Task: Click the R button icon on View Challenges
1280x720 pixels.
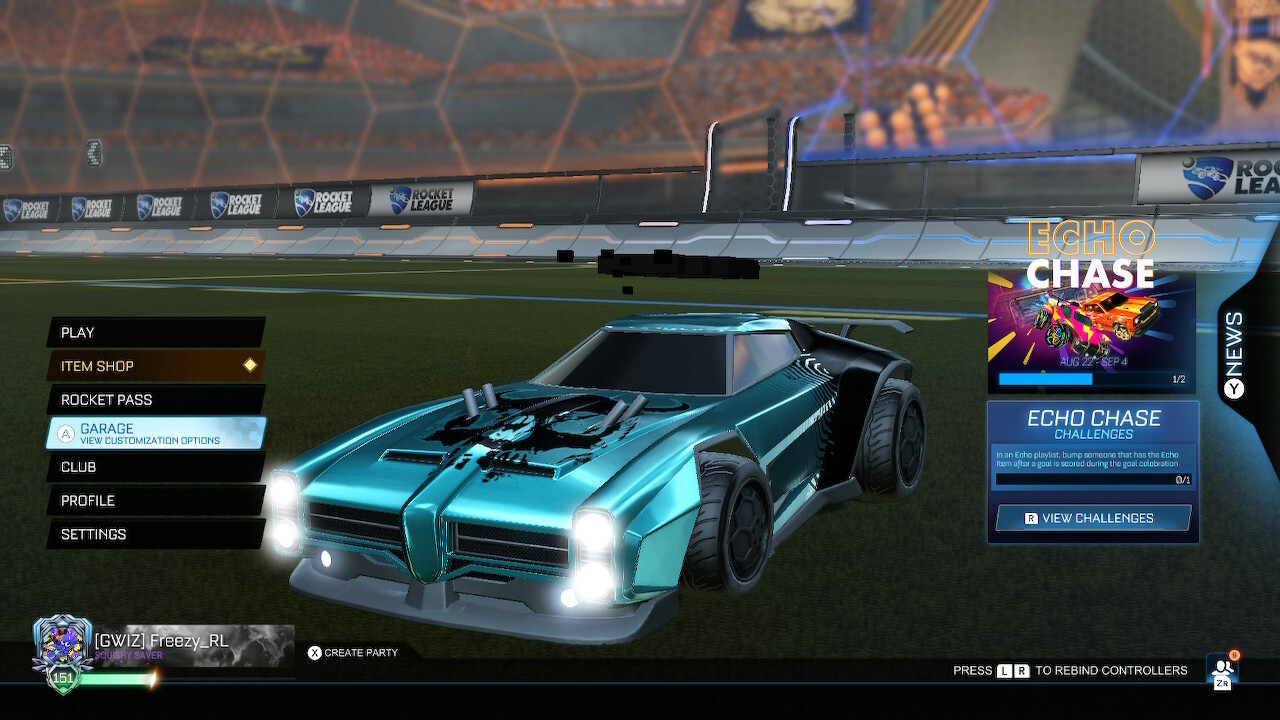Action: click(1029, 518)
